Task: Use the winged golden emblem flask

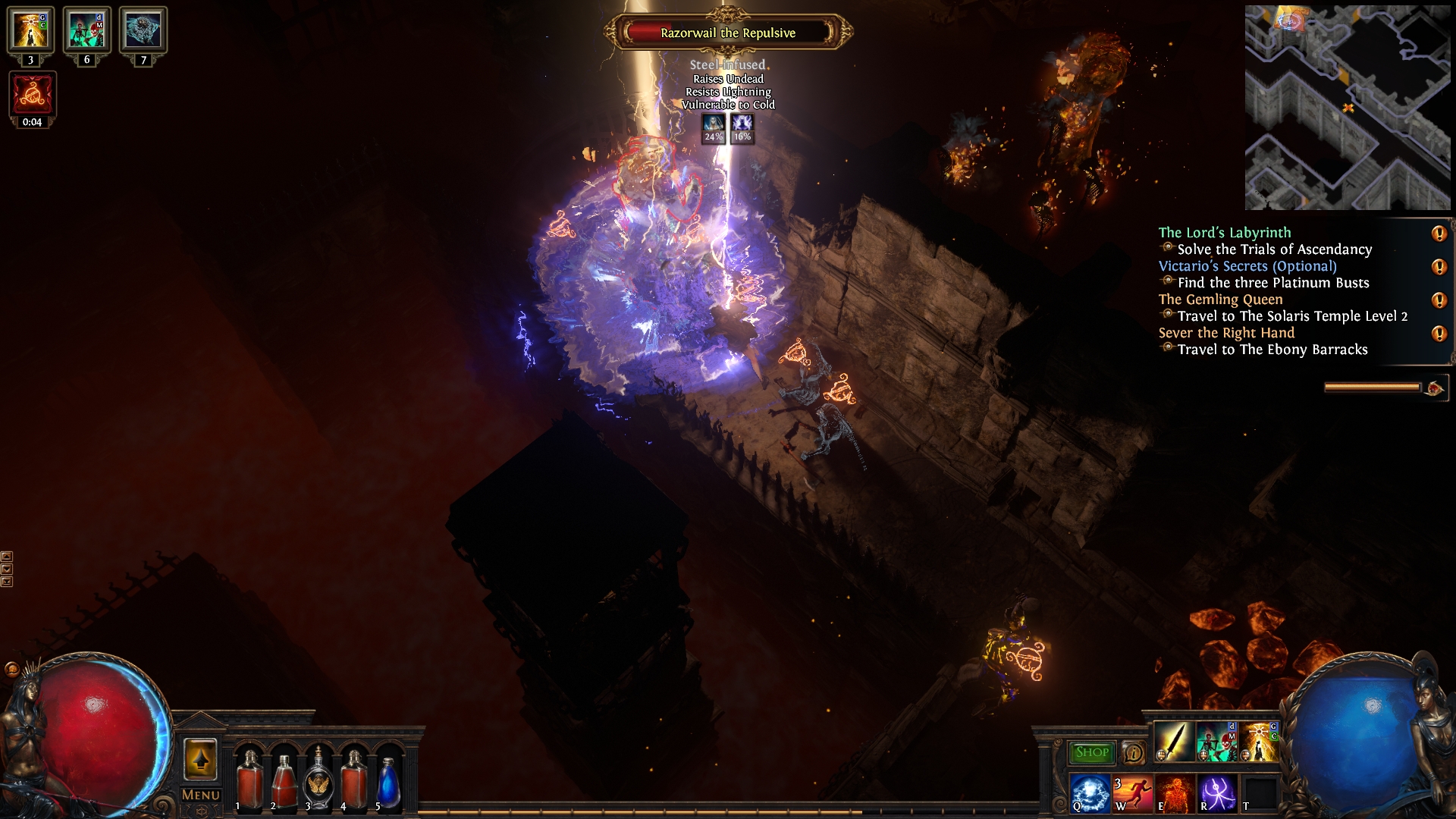Action: pos(318,781)
